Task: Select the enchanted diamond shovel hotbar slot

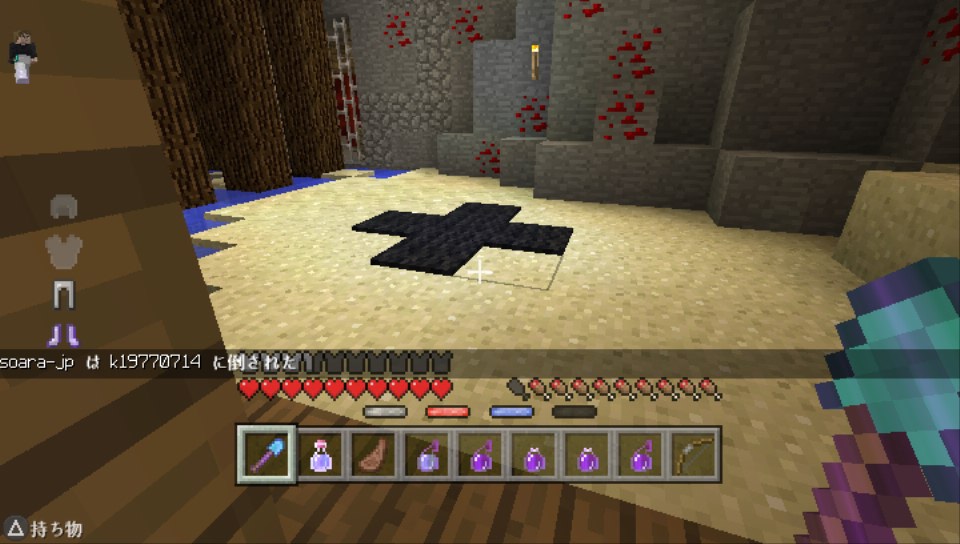Action: [266, 456]
